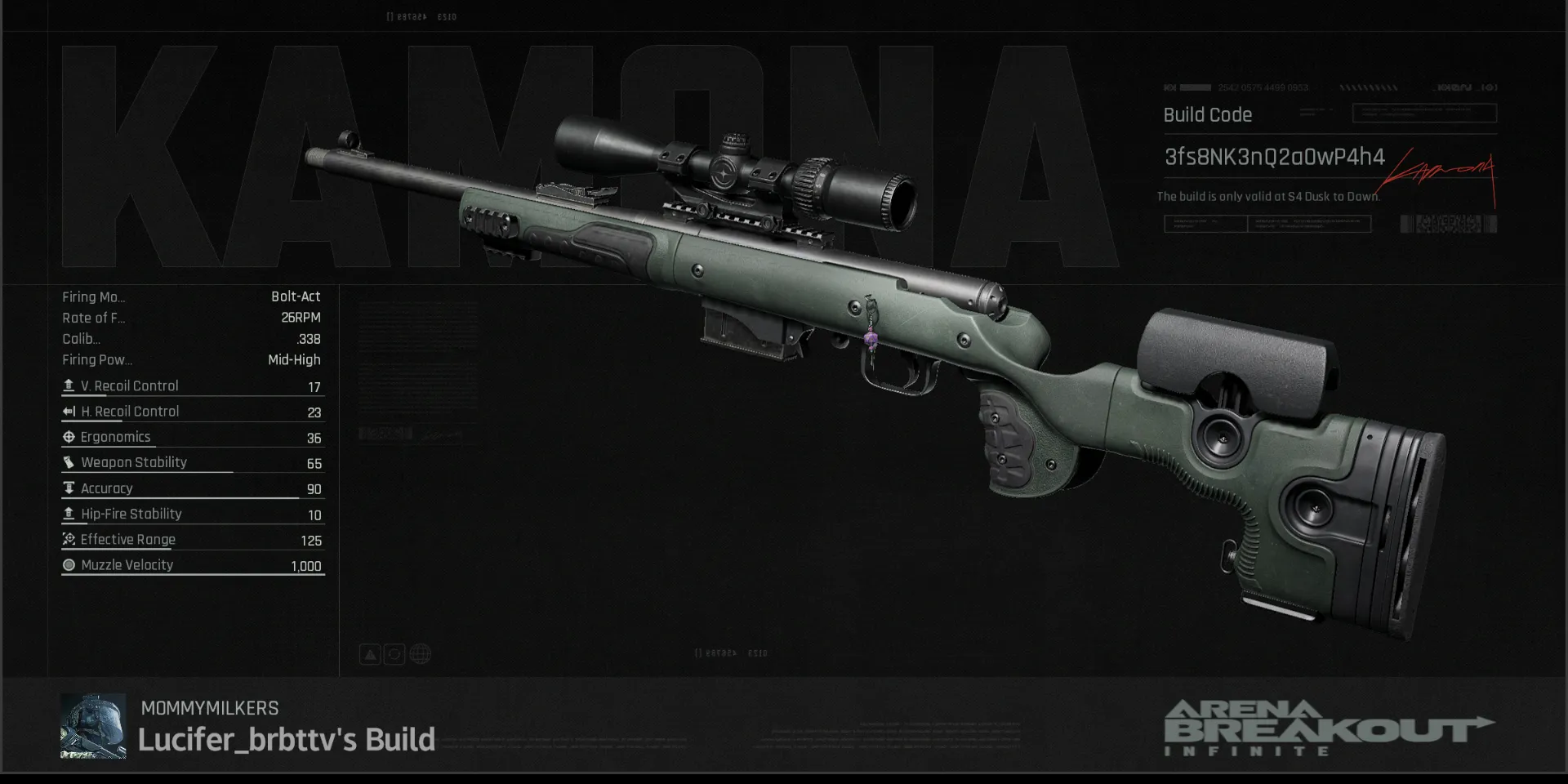Open the globe icon
This screenshot has height=784, width=1568.
click(x=420, y=654)
